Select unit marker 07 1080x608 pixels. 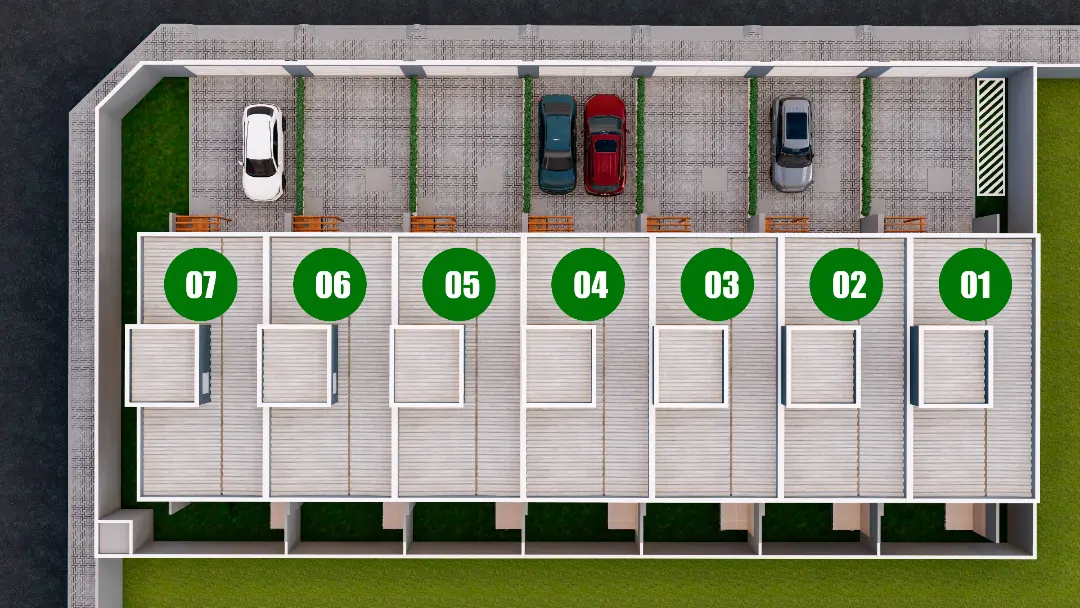tap(201, 285)
